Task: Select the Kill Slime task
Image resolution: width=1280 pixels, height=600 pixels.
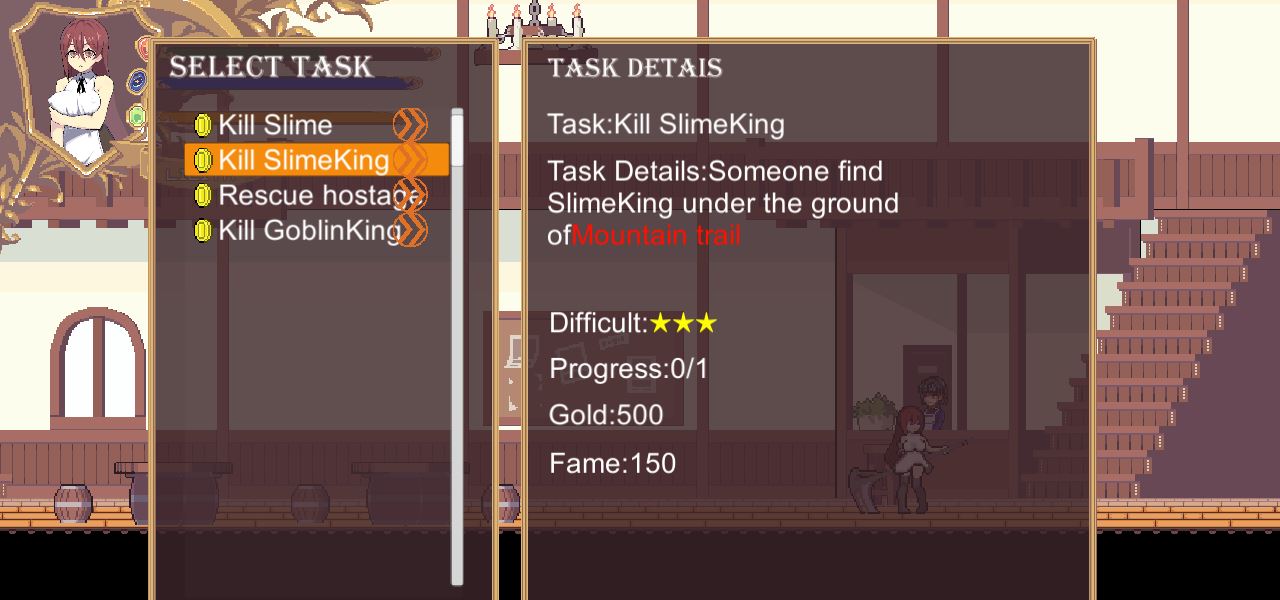Action: pyautogui.click(x=276, y=125)
